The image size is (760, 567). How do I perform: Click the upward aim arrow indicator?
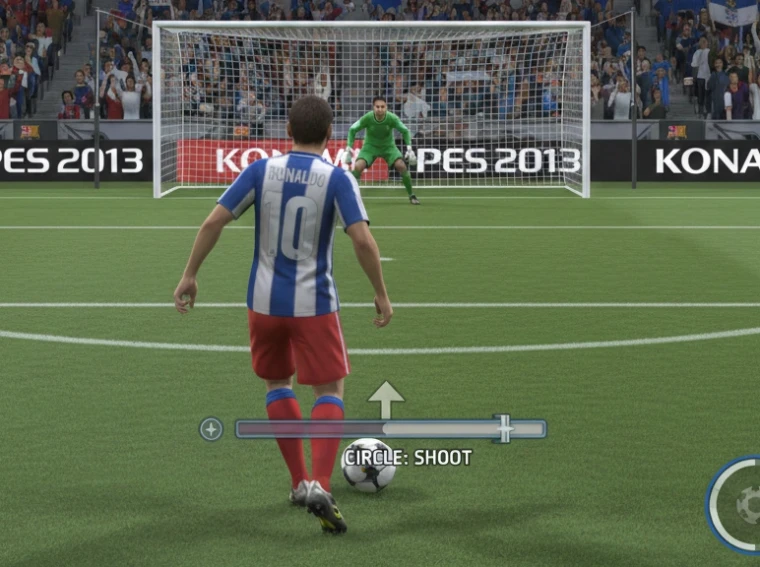click(x=385, y=399)
